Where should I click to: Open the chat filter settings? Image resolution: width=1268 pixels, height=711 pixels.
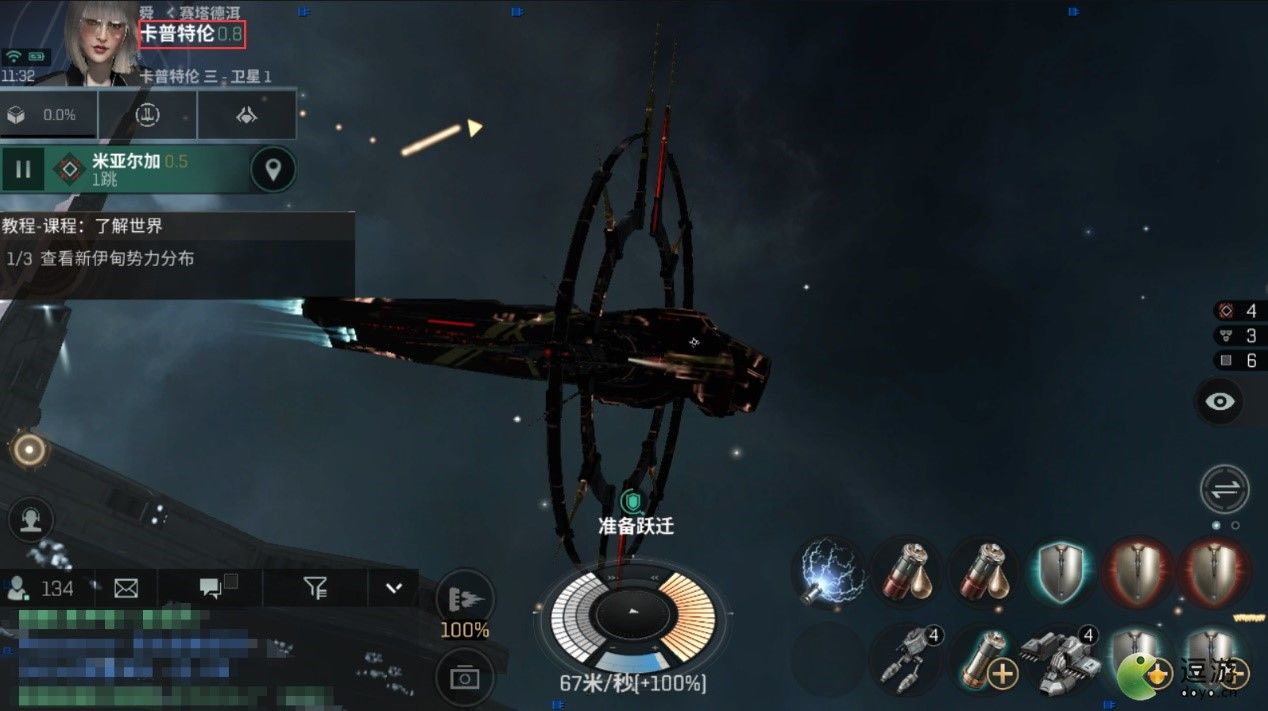(315, 588)
